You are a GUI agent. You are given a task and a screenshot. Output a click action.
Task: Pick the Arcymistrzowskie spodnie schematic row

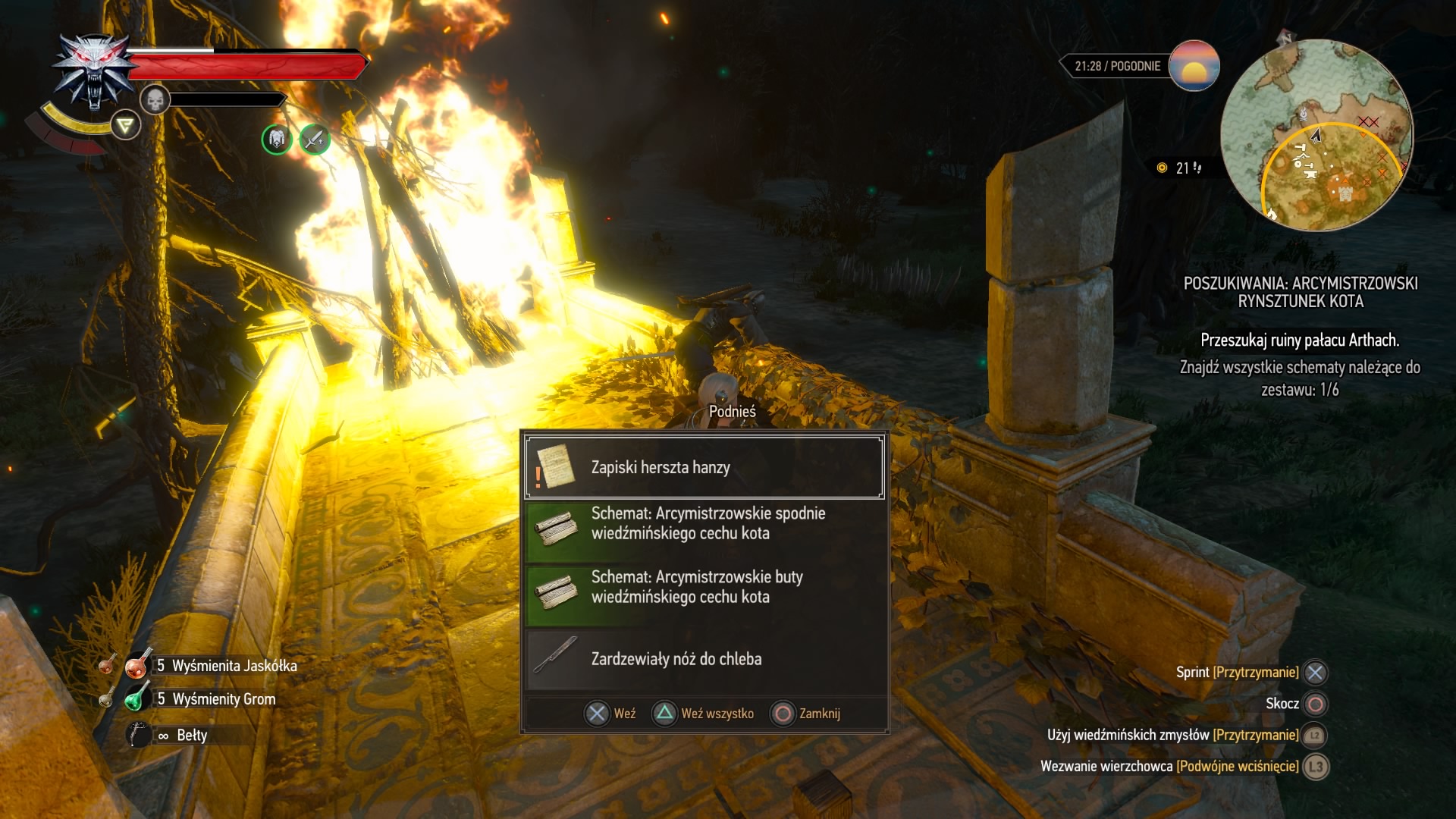click(x=704, y=523)
